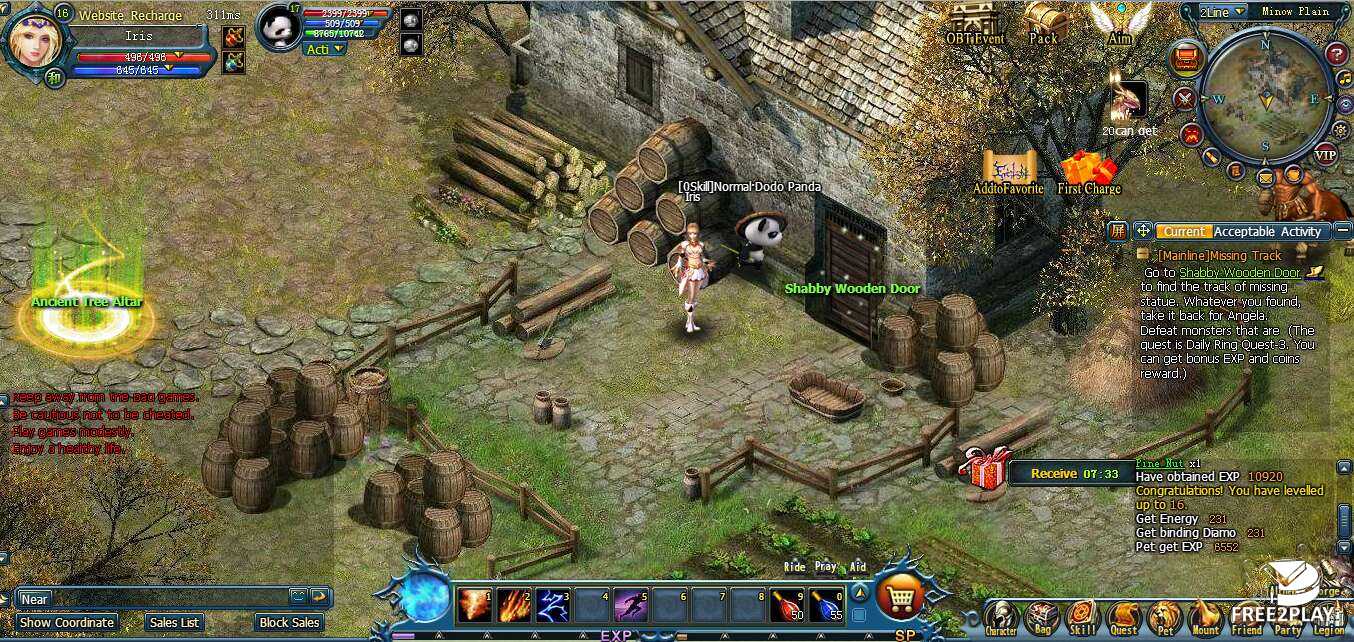Open the Quest log
Screen dimensions: 1354x642
(1124, 617)
